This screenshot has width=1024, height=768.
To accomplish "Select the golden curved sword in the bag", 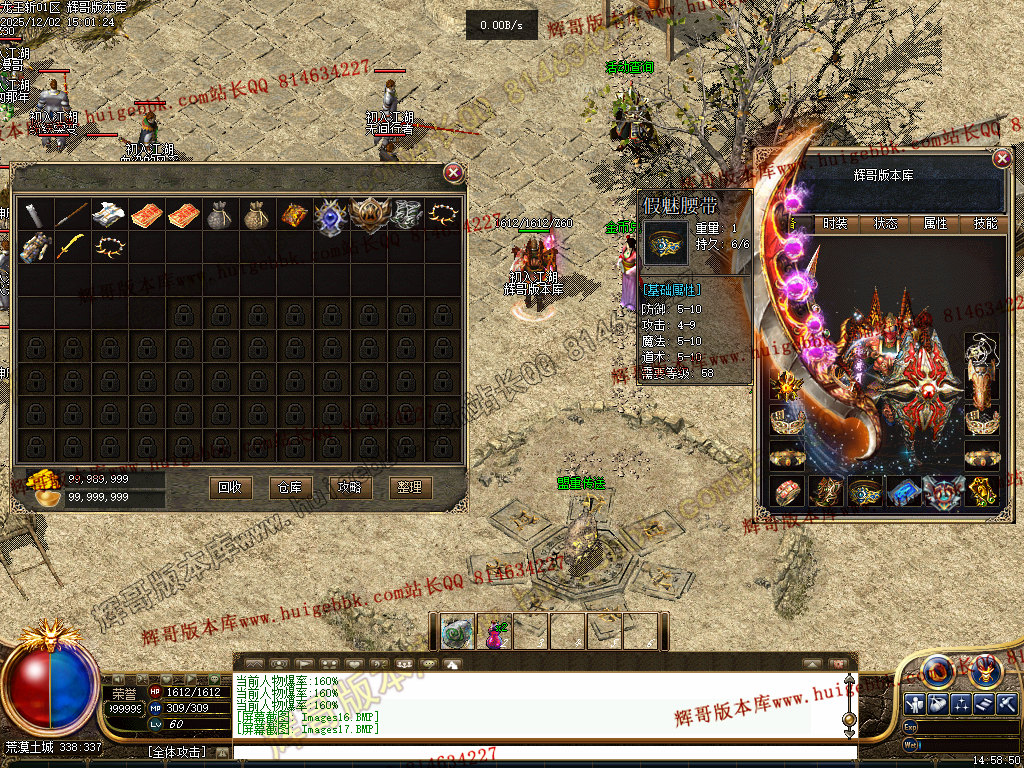I will click(x=70, y=246).
